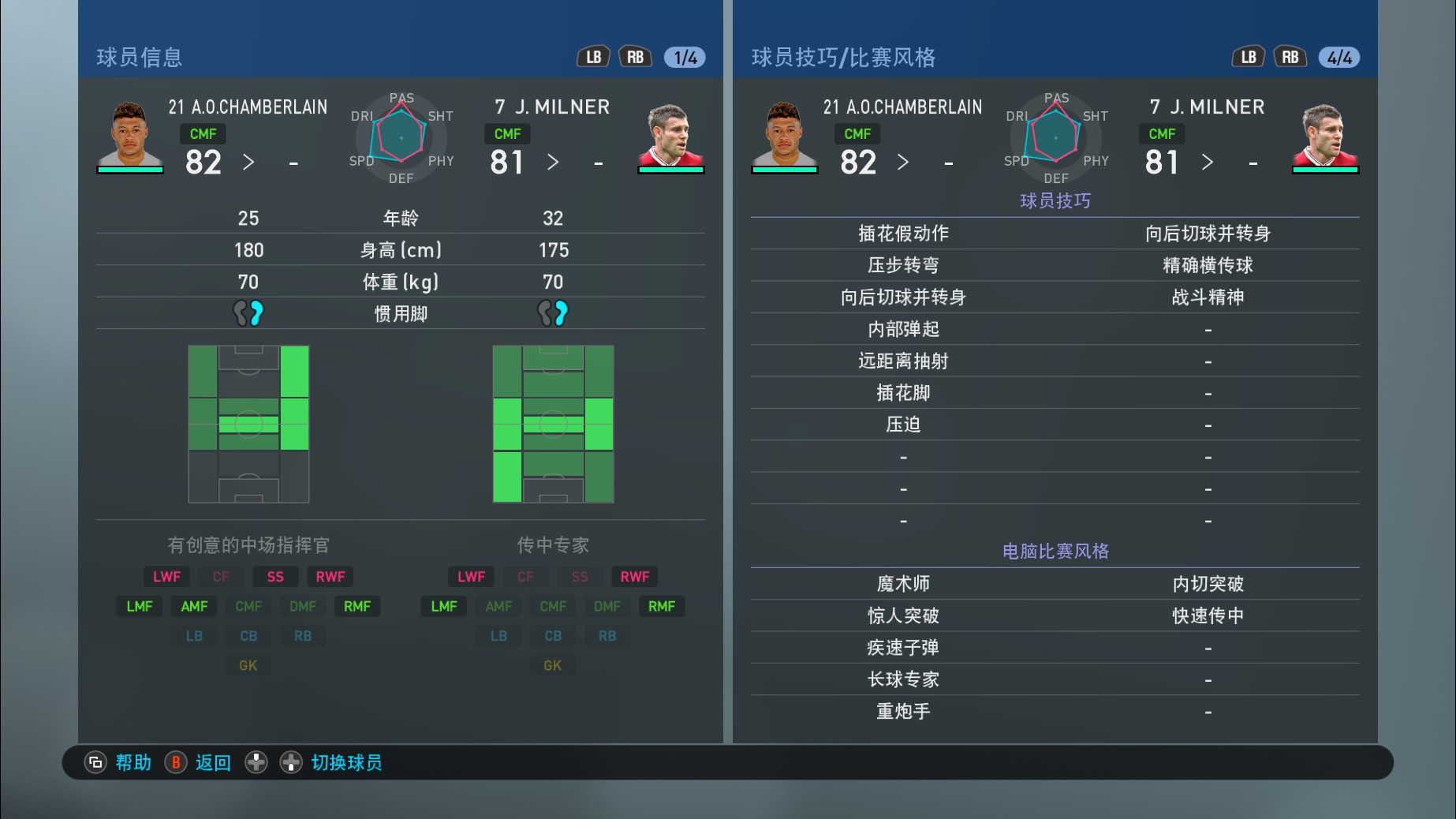Click the B 返回 controller icon
1456x819 pixels.
176,762
